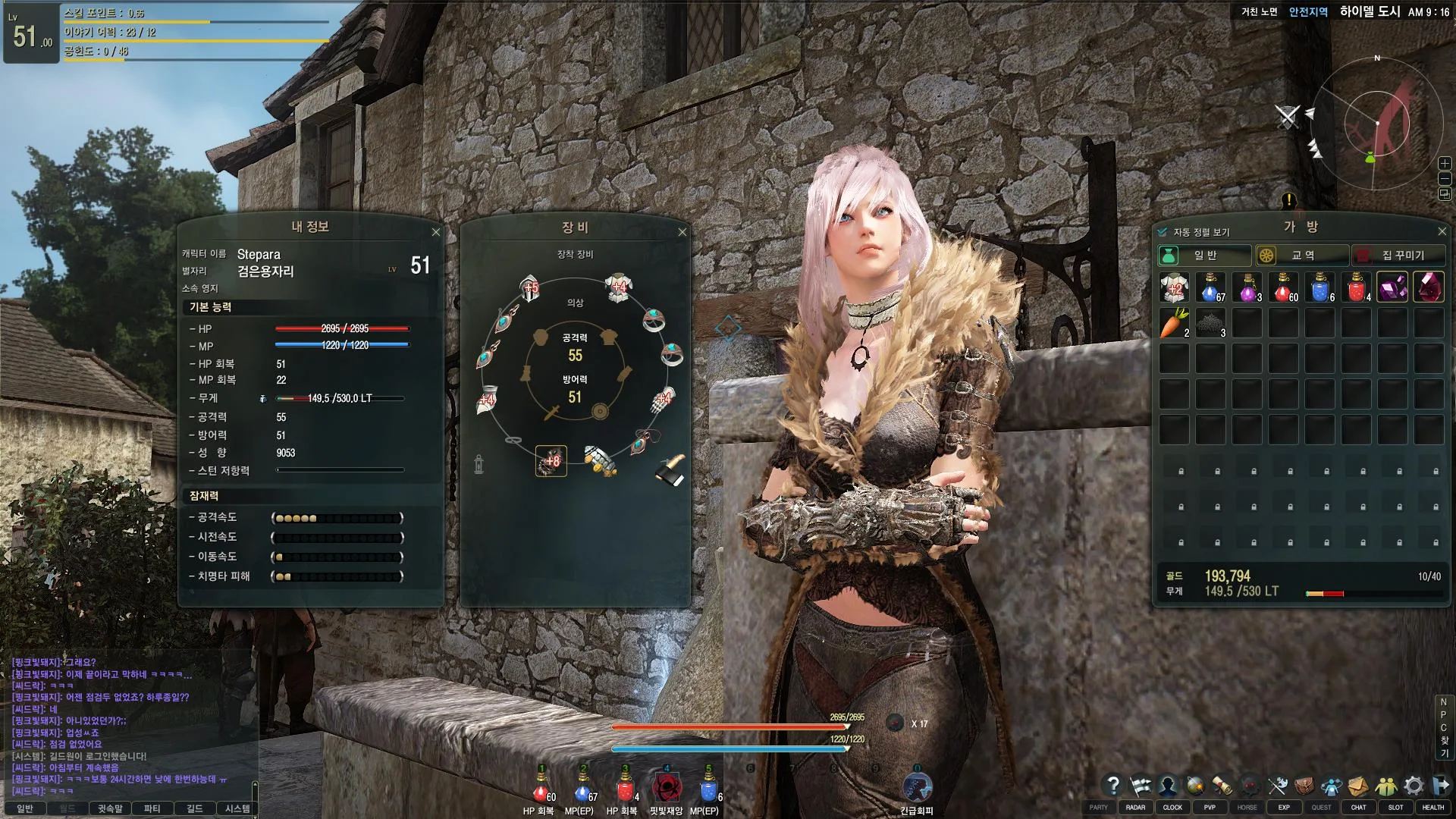Switch to the 길드 chat channel

[x=193, y=809]
